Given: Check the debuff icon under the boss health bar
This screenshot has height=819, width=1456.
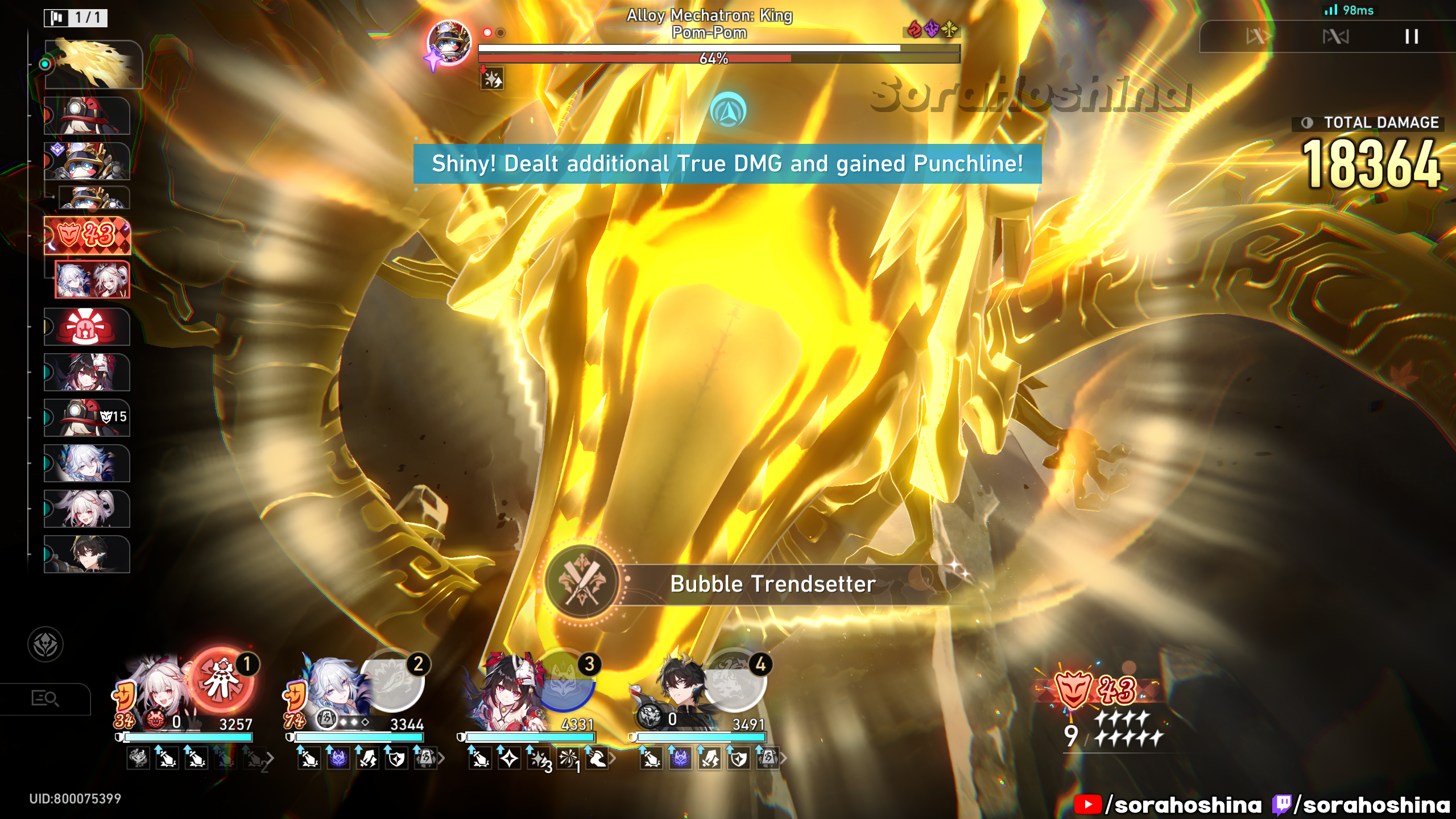Looking at the screenshot, I should click(493, 80).
